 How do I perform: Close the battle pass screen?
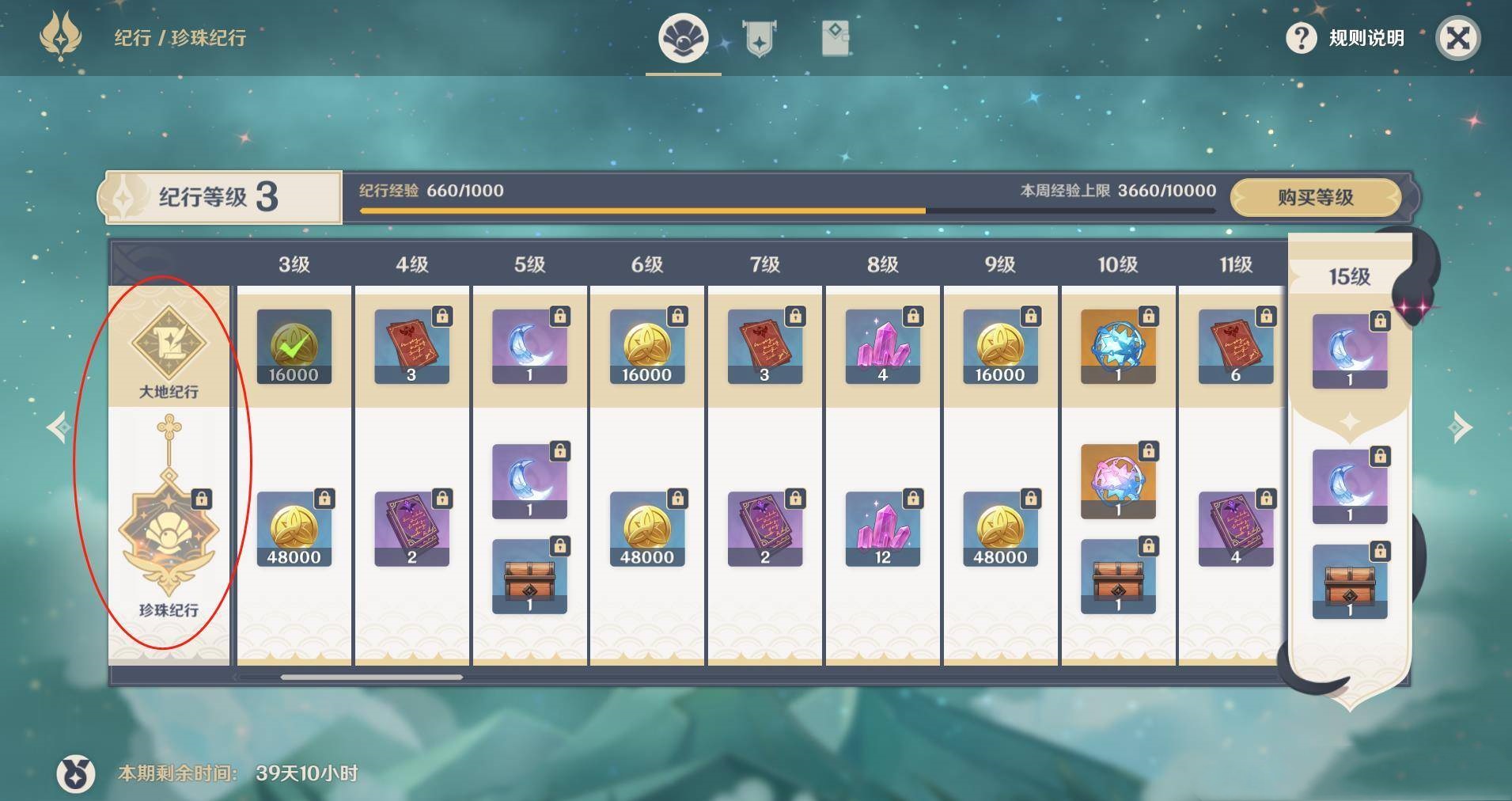(x=1457, y=38)
